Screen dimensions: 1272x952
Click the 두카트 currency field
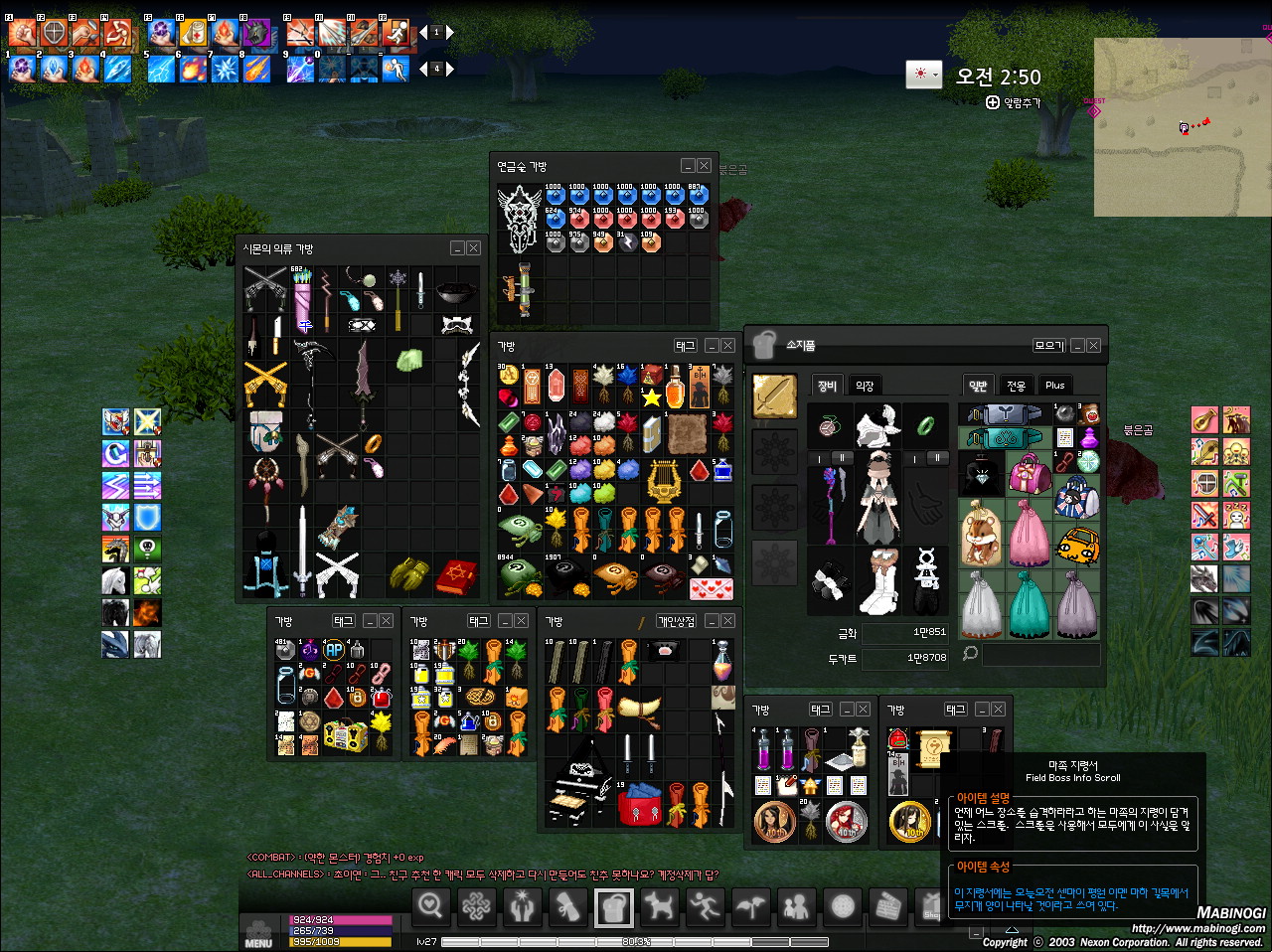[x=907, y=658]
